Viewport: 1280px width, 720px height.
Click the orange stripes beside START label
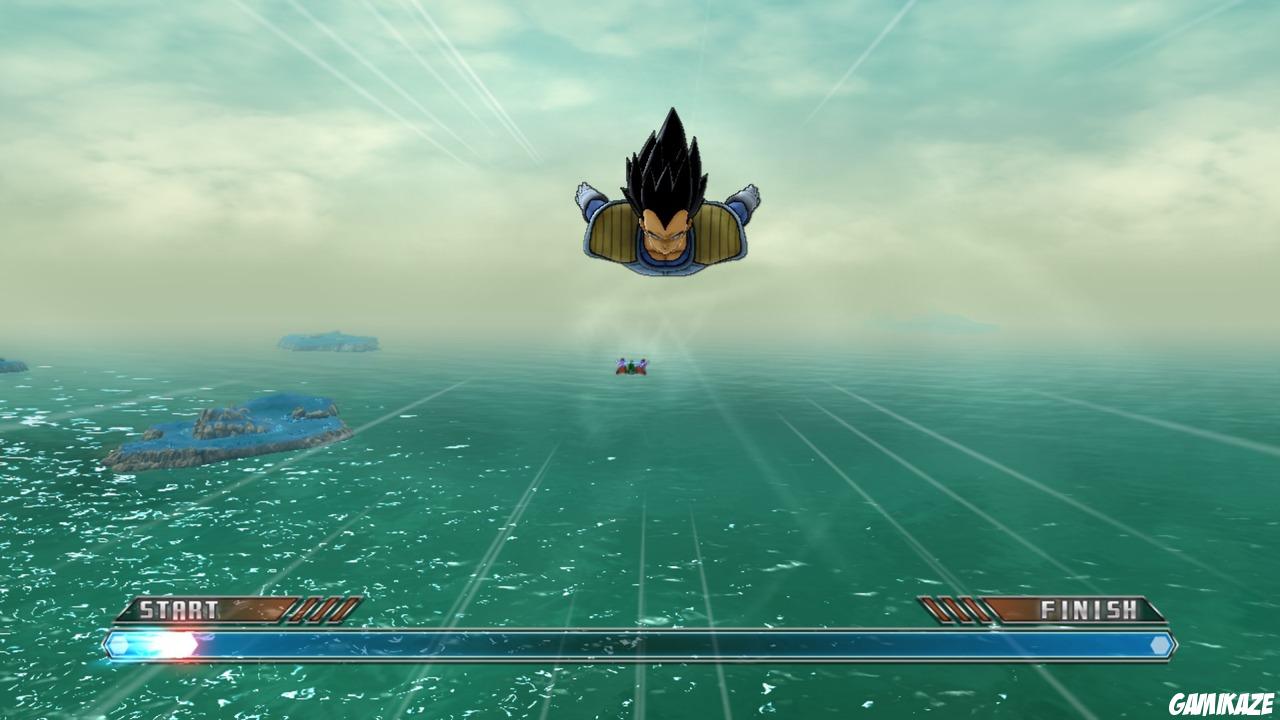tap(320, 607)
